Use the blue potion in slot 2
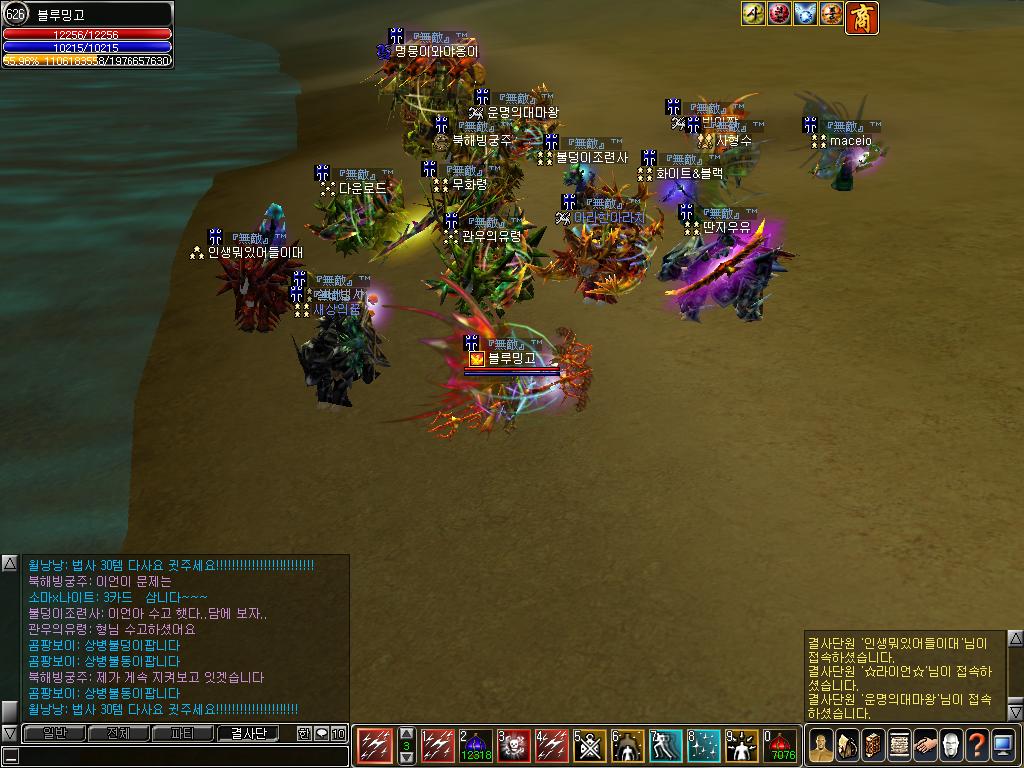This screenshot has width=1024, height=768. click(x=477, y=746)
